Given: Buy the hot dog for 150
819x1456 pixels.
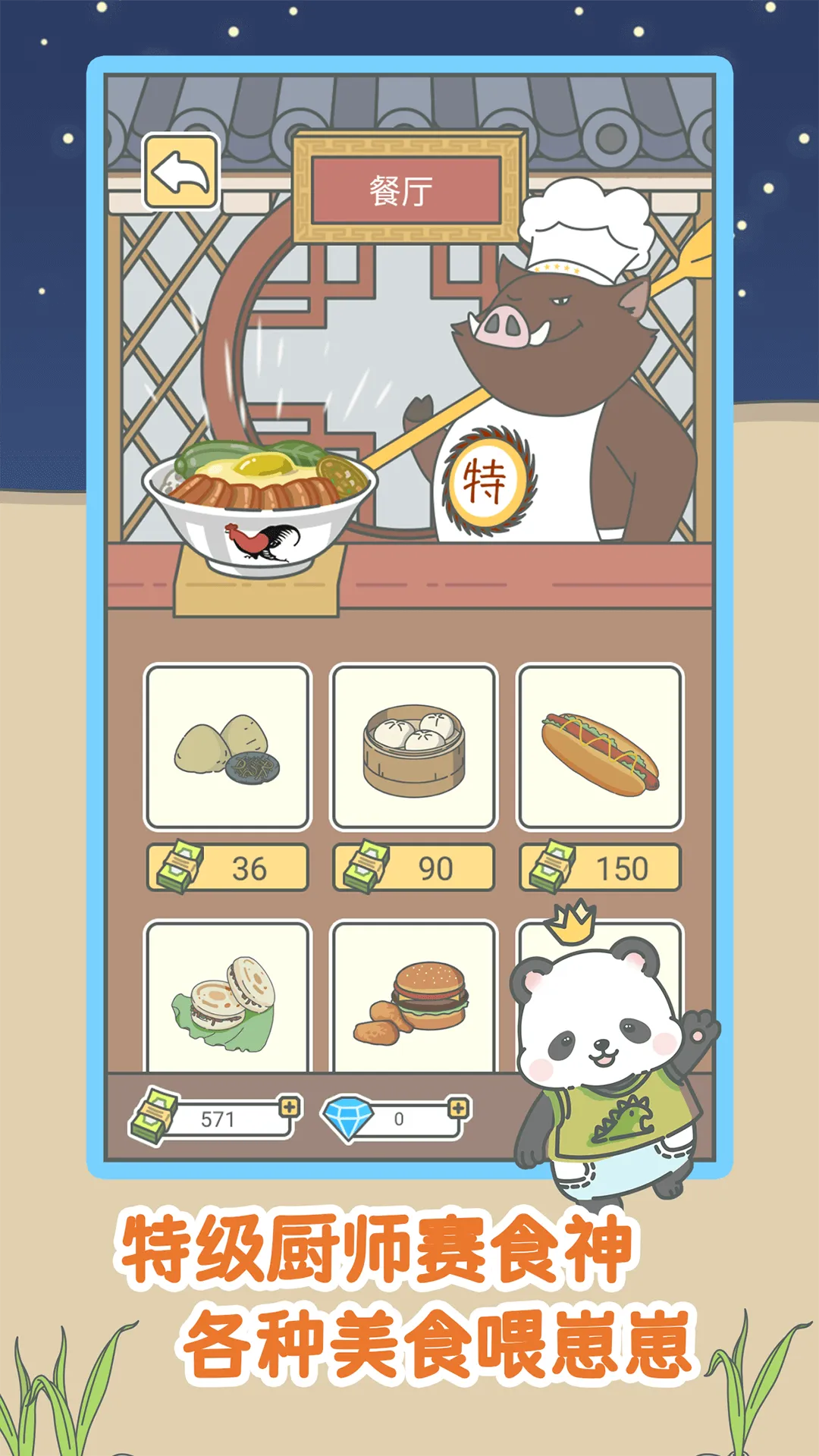Looking at the screenshot, I should pos(599,868).
